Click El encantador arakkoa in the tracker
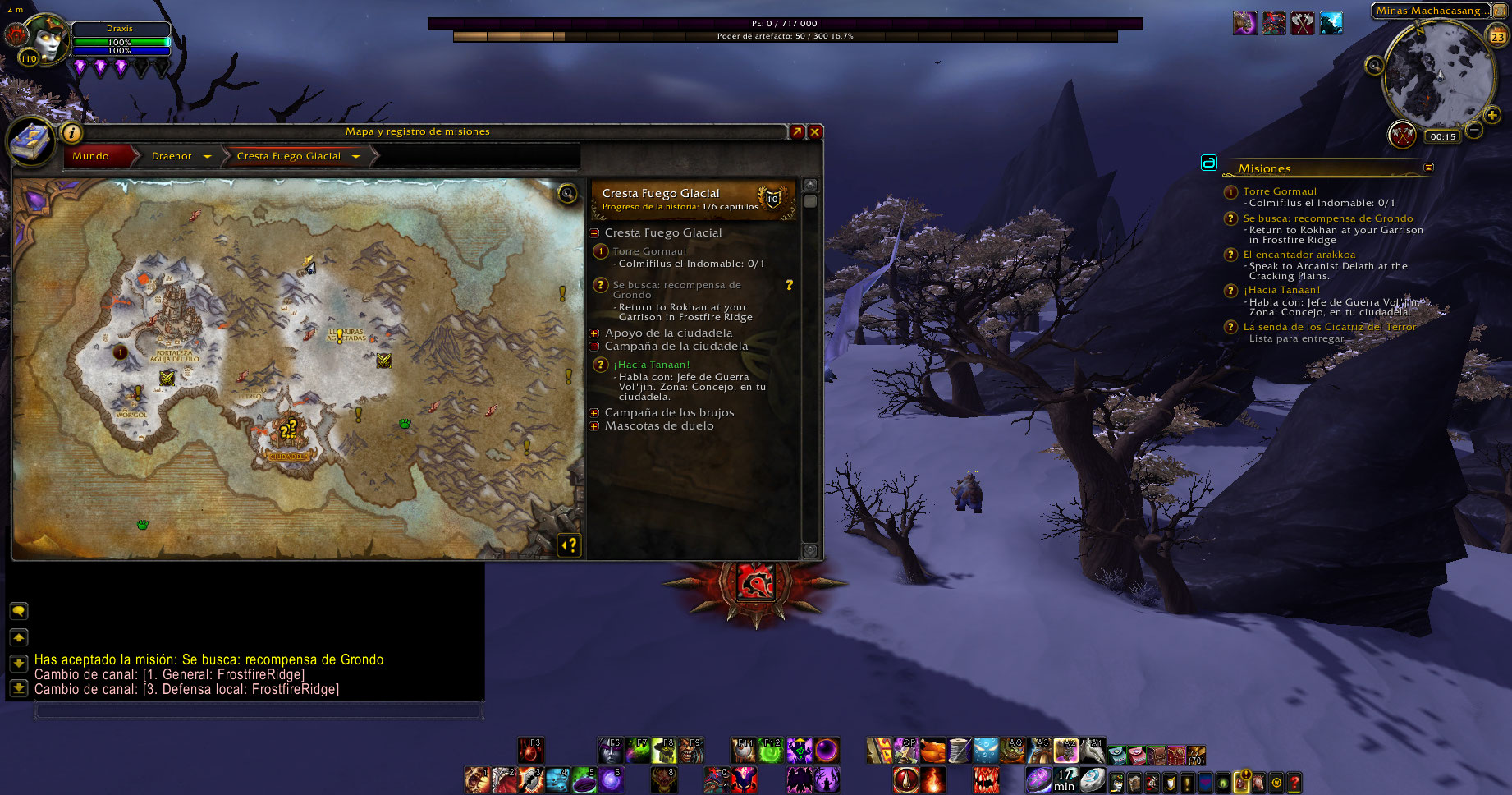This screenshot has width=1512, height=795. click(1299, 255)
